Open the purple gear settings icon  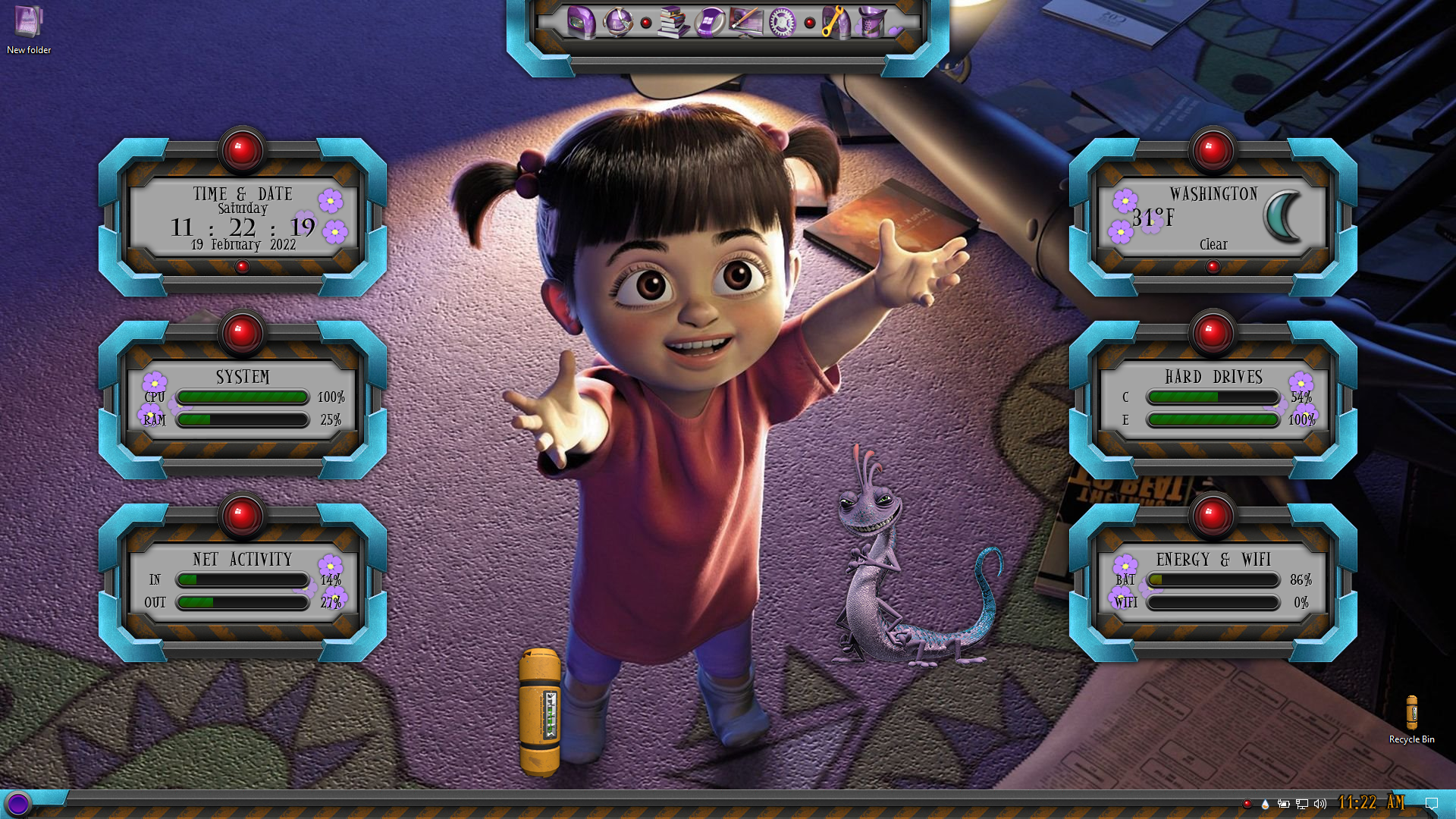pyautogui.click(x=781, y=22)
